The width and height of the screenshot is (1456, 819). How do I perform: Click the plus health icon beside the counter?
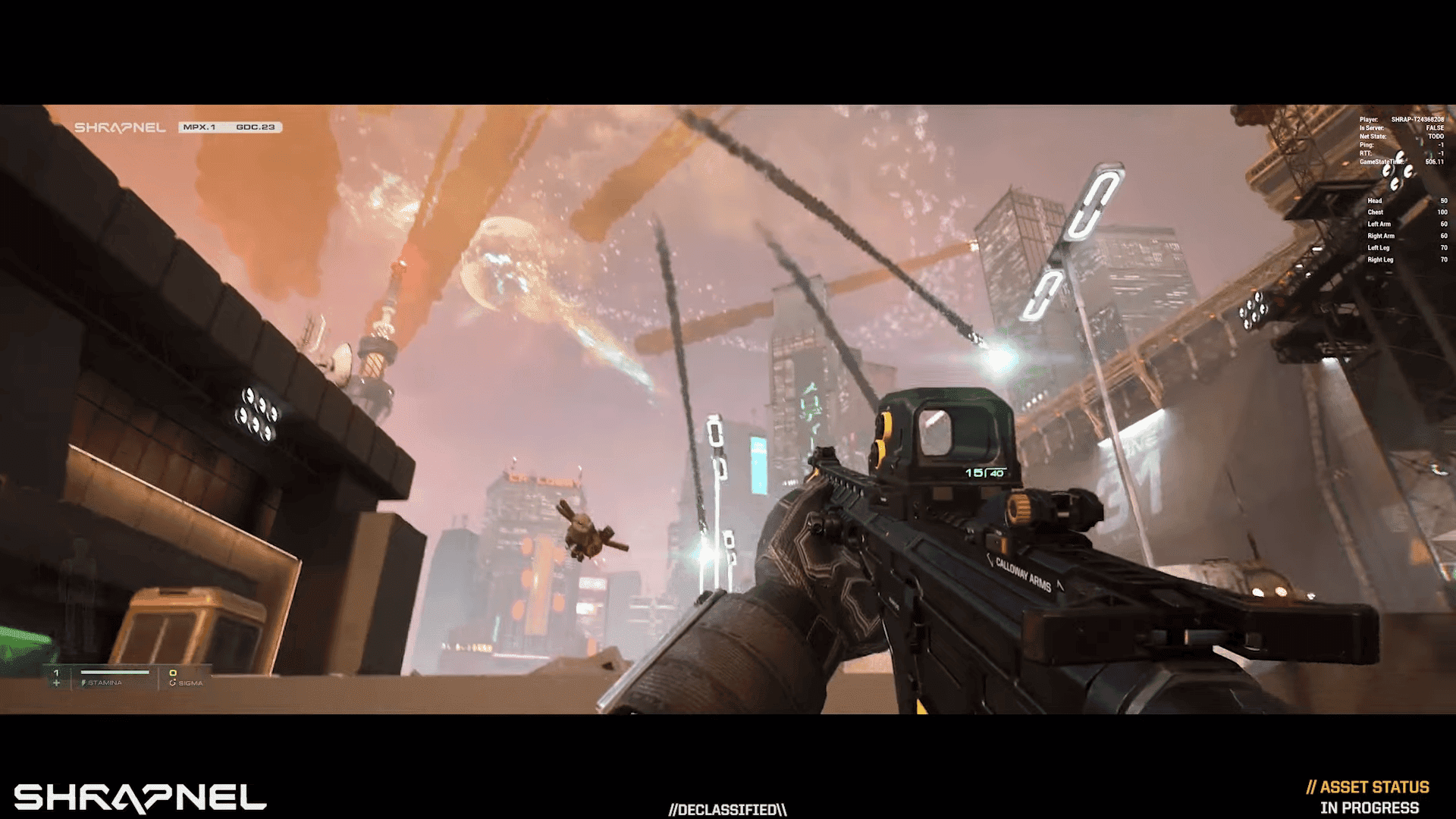[57, 683]
